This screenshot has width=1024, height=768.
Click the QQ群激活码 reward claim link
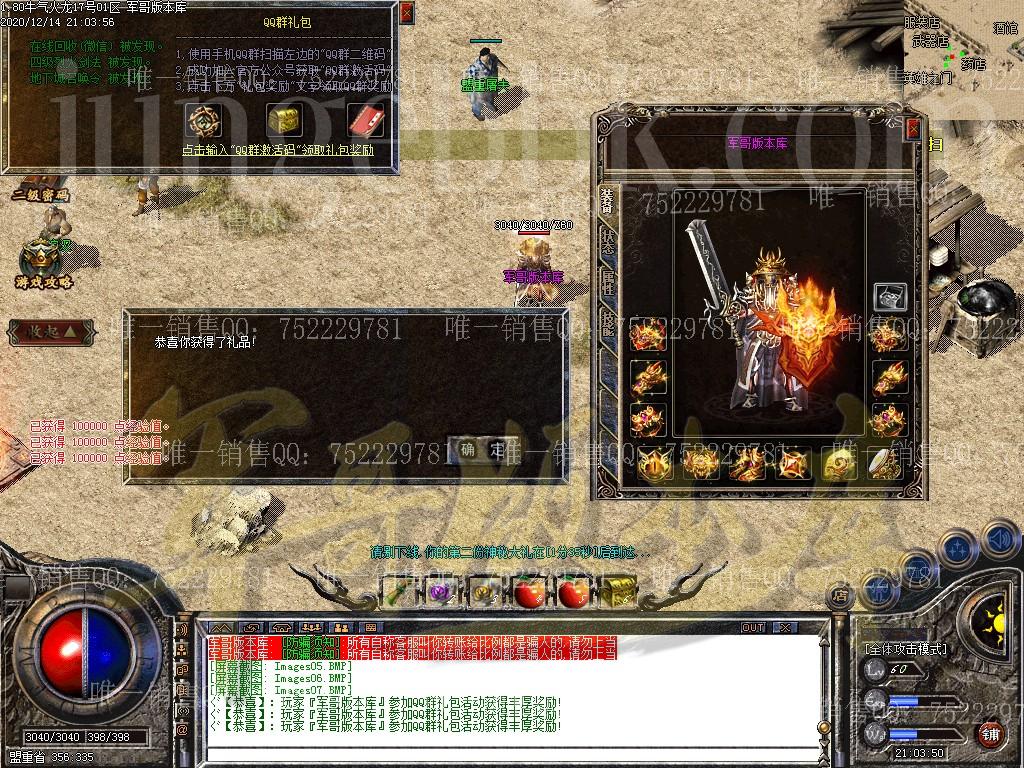[x=278, y=150]
